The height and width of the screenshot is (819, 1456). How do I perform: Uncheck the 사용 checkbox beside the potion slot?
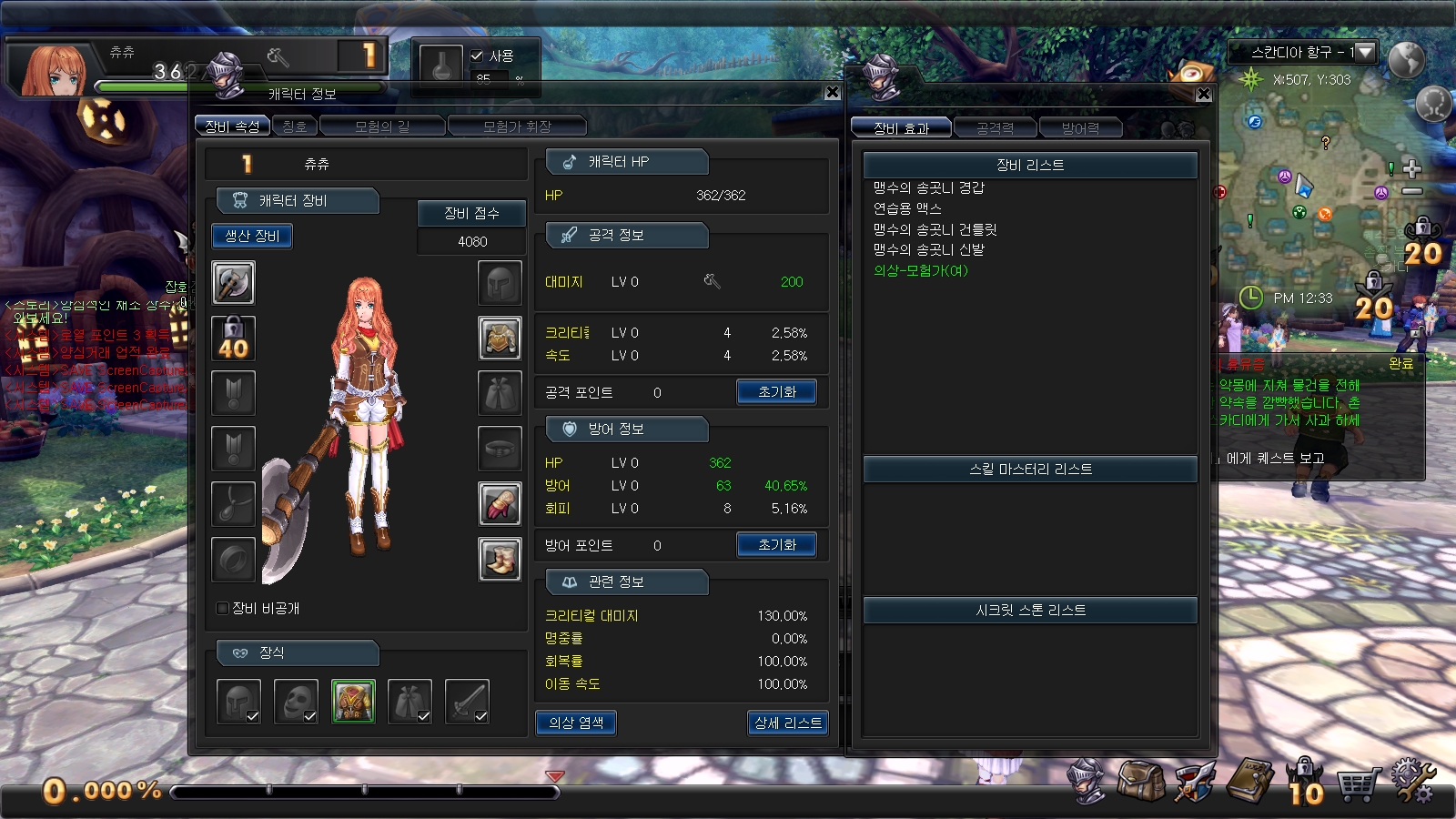point(477,55)
